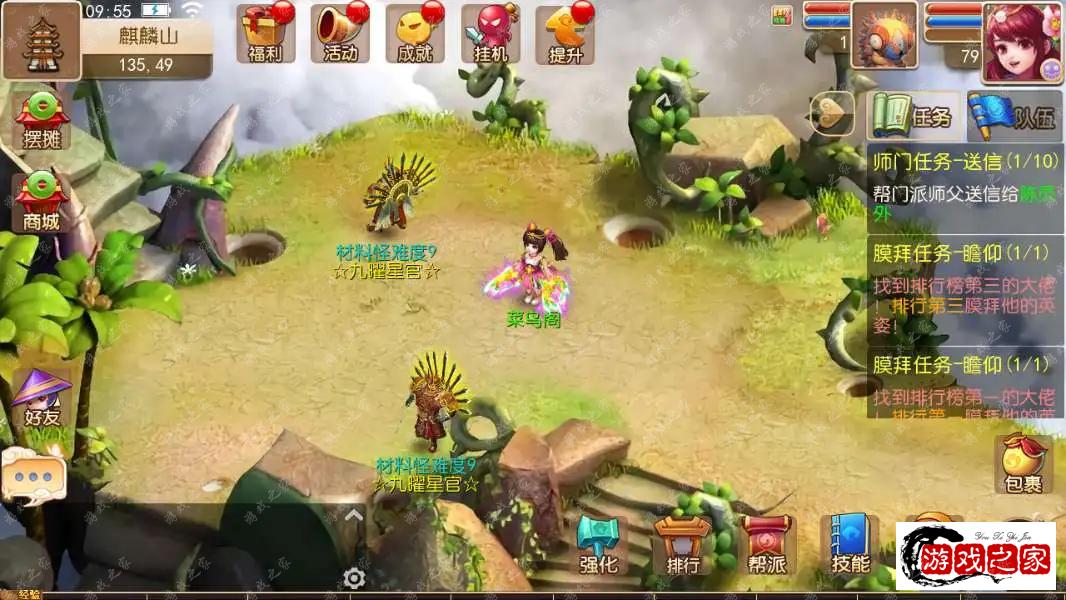Open the 好友 friends list
This screenshot has width=1066, height=600.
click(x=42, y=399)
